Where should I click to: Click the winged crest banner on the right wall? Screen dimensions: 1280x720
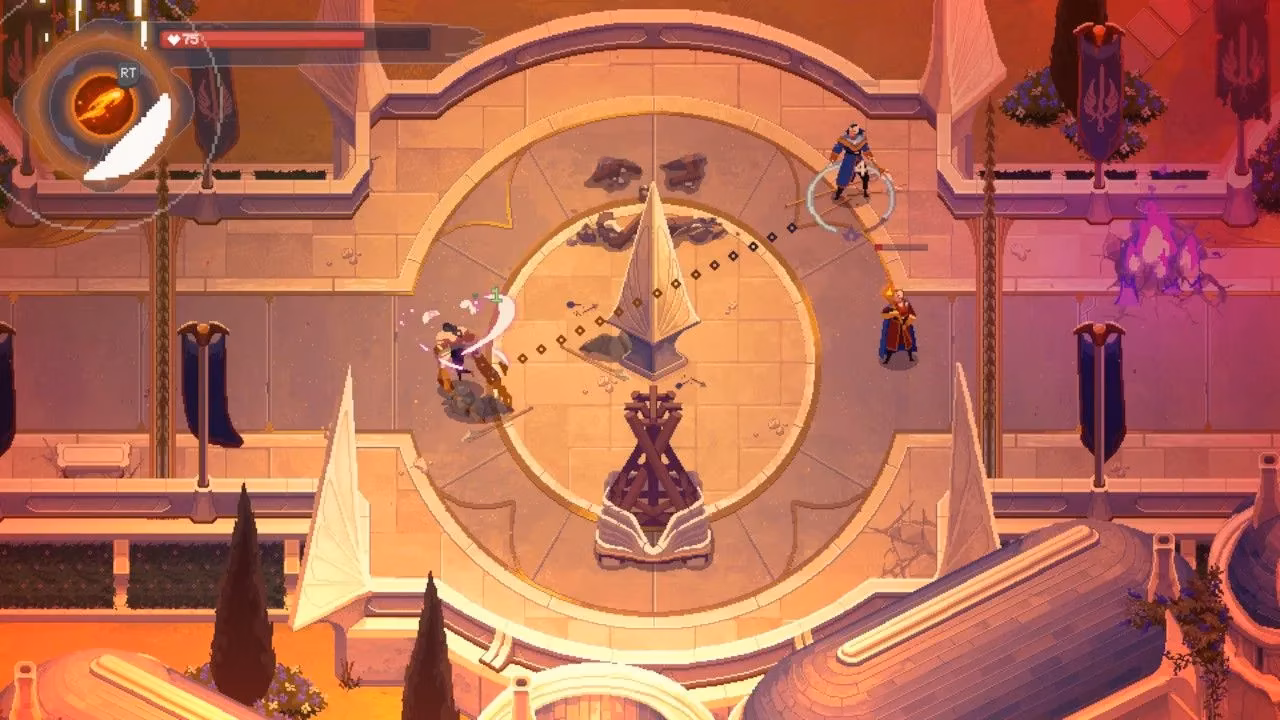pyautogui.click(x=1100, y=100)
